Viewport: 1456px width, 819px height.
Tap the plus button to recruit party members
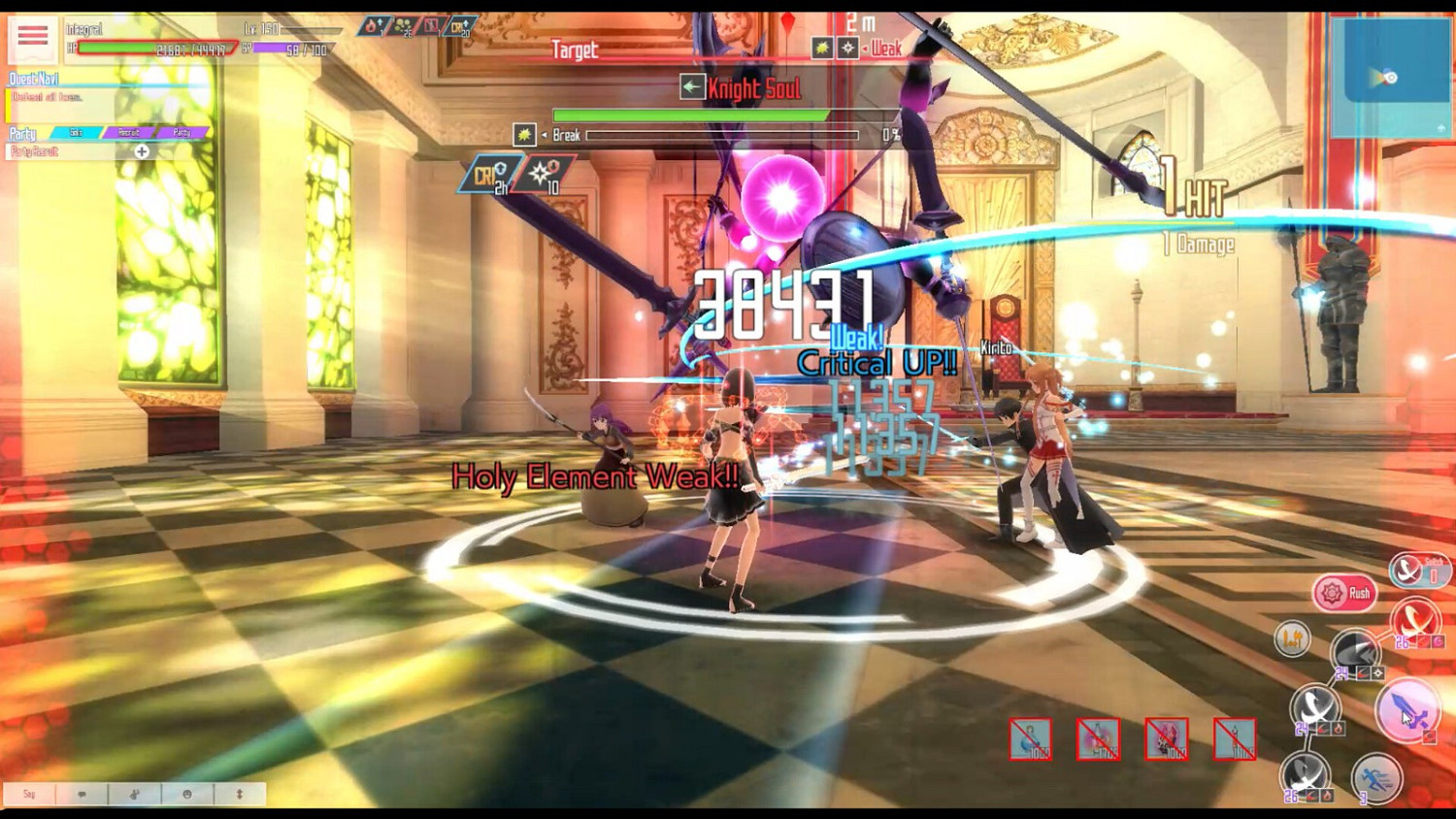[x=141, y=152]
